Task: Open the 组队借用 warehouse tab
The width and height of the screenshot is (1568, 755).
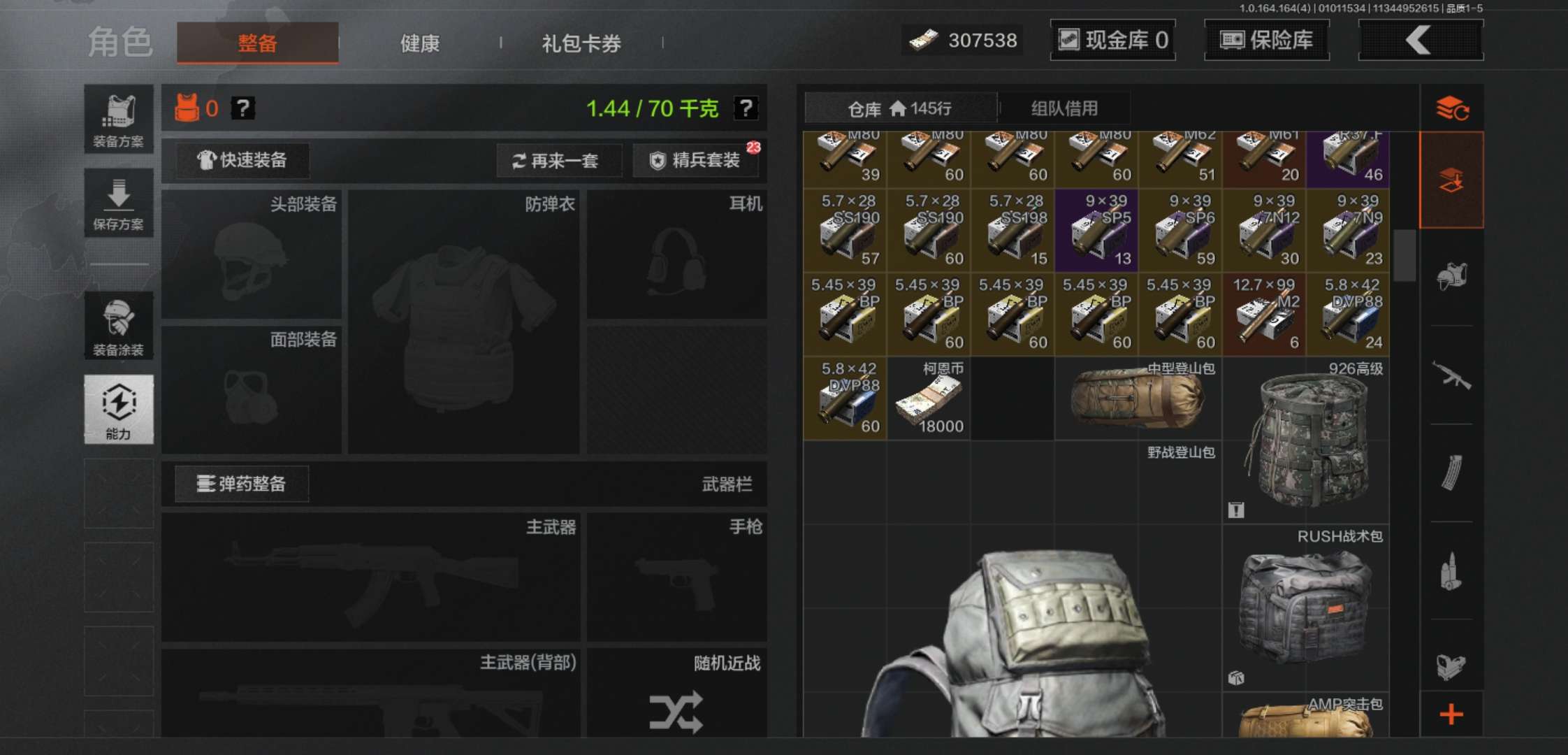Action: point(1065,108)
